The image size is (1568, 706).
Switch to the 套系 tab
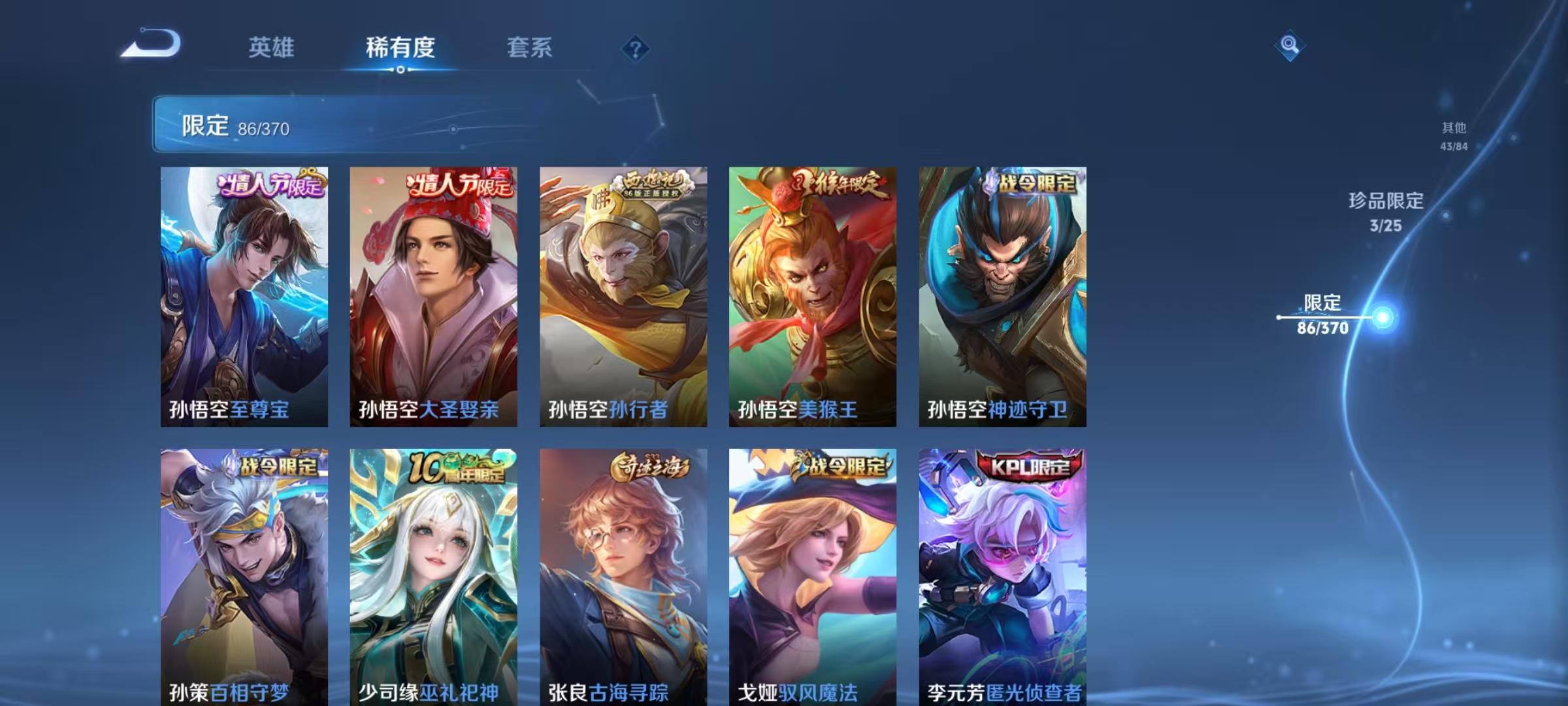pyautogui.click(x=530, y=47)
